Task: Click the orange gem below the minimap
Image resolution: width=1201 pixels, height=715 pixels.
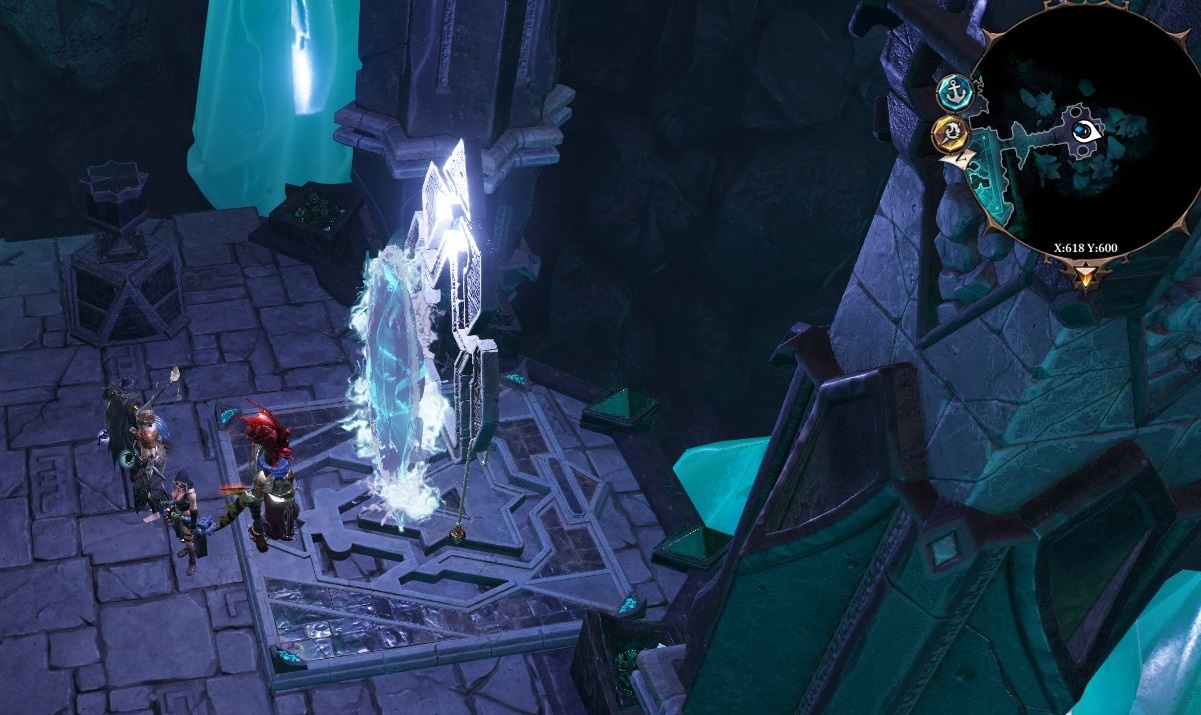Action: tap(1084, 277)
